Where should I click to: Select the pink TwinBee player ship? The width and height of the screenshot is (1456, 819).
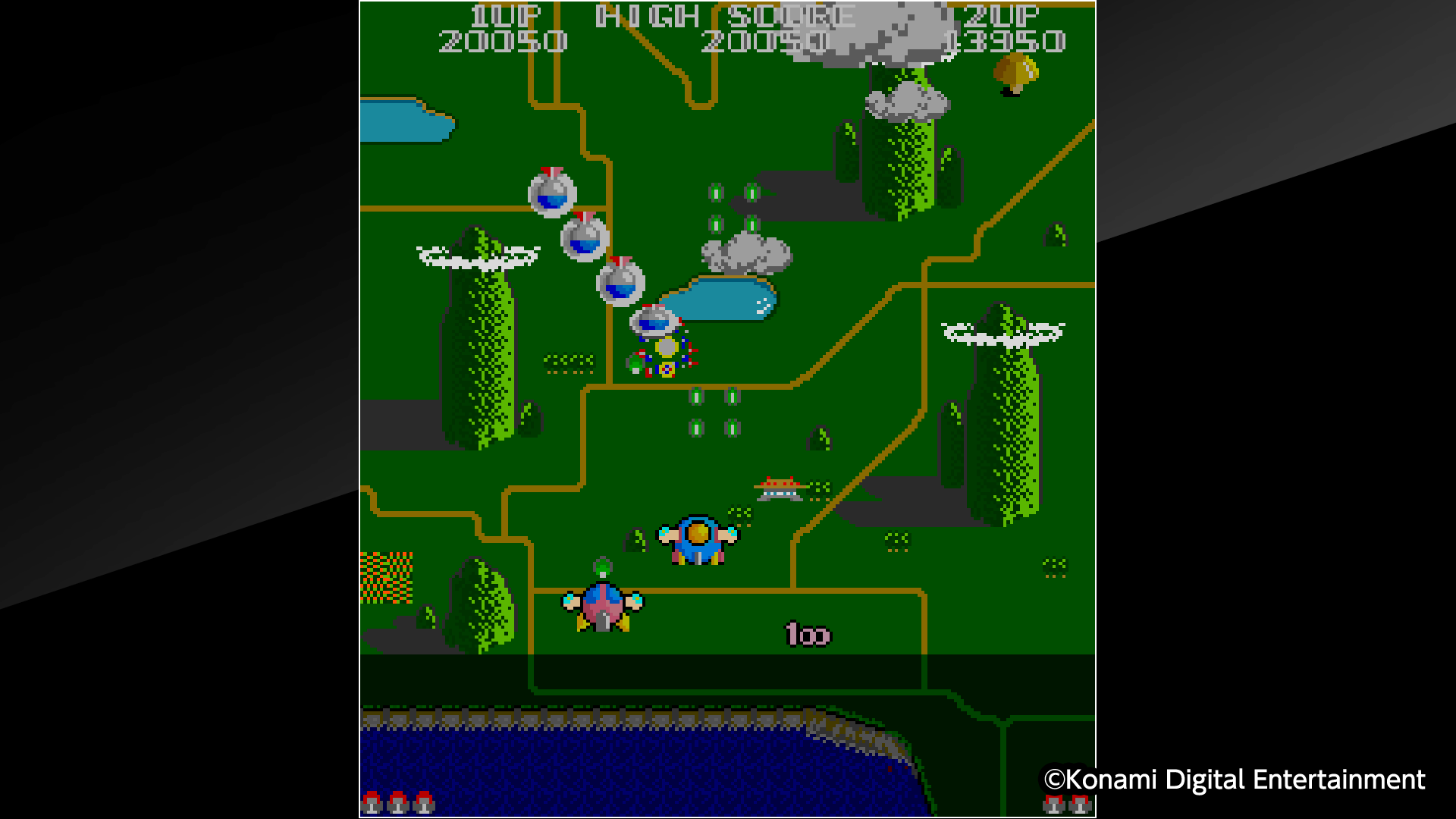click(603, 607)
